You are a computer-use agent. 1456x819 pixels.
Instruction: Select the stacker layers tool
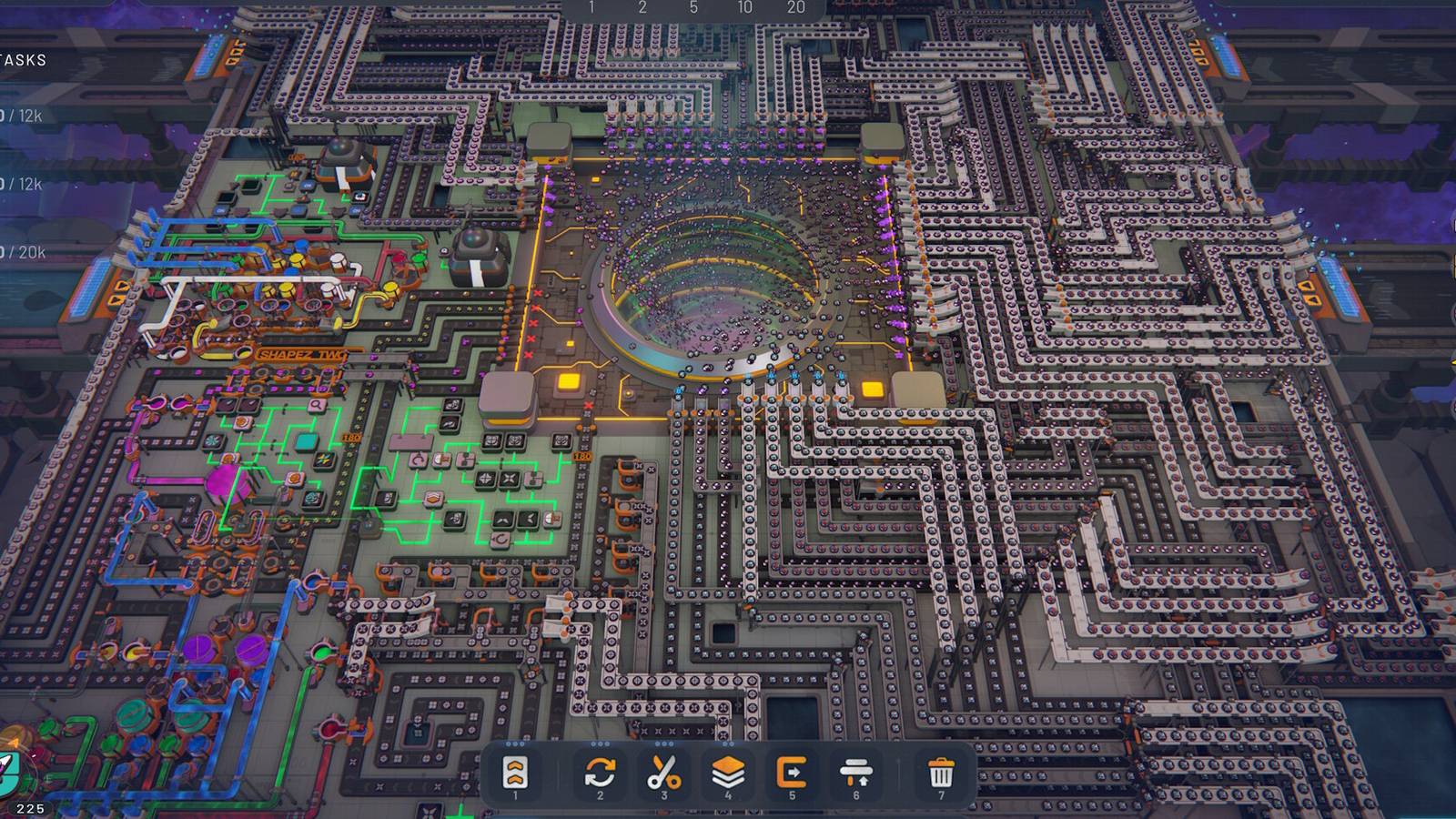pyautogui.click(x=728, y=773)
